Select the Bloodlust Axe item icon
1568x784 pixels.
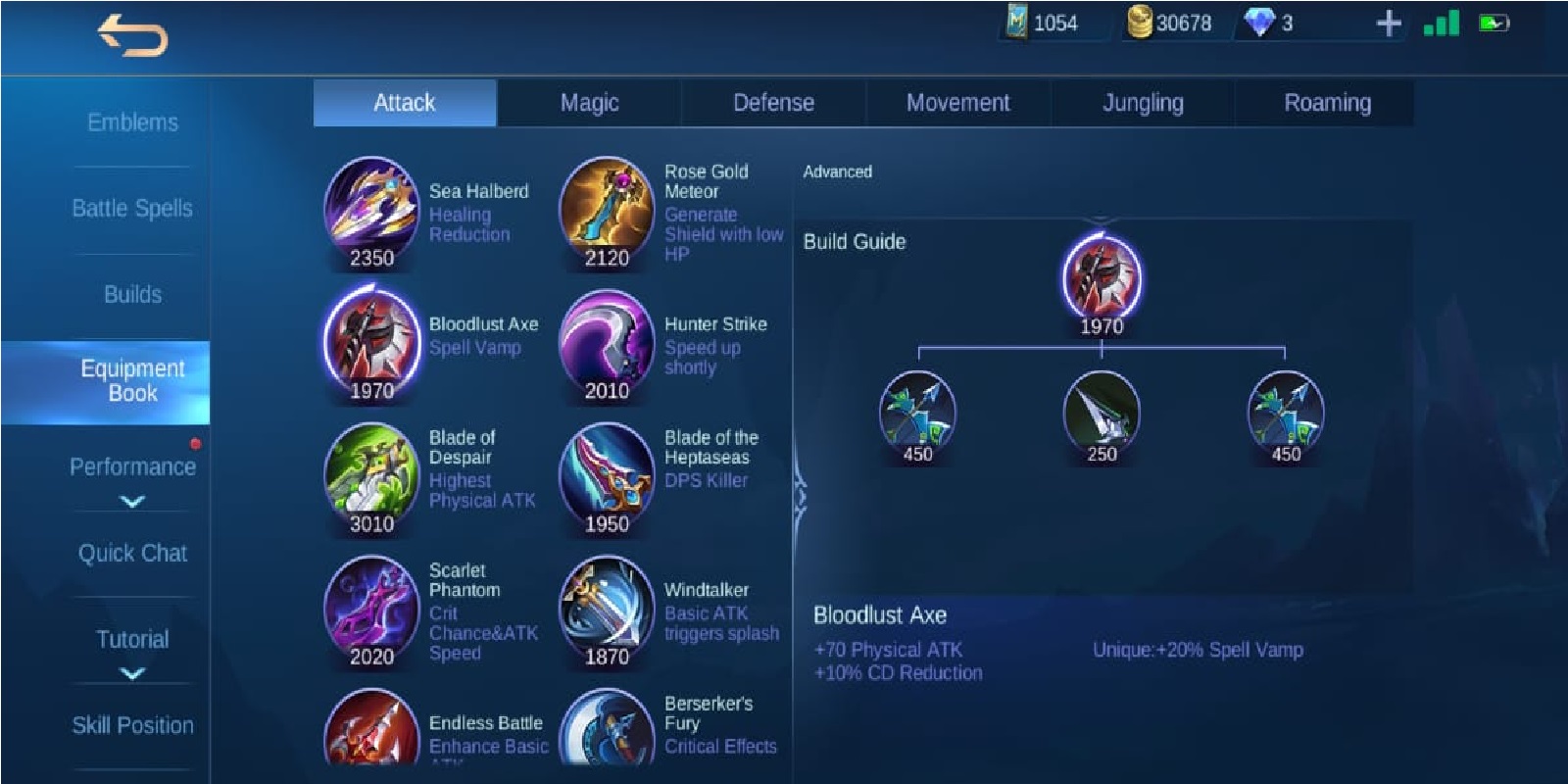click(x=371, y=341)
